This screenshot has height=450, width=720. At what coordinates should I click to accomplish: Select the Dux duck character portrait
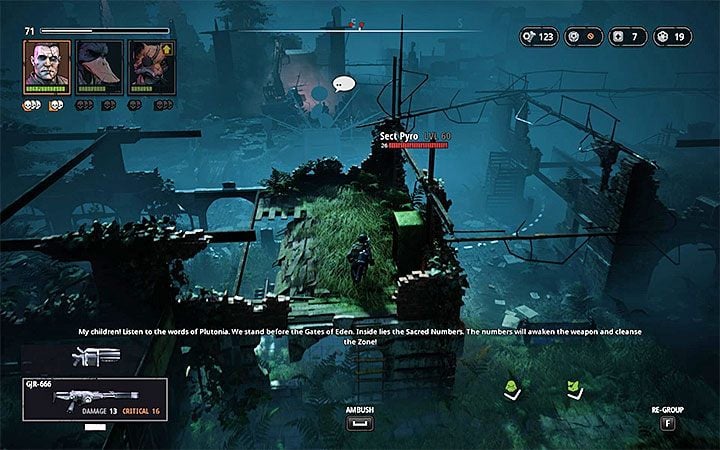coord(98,68)
